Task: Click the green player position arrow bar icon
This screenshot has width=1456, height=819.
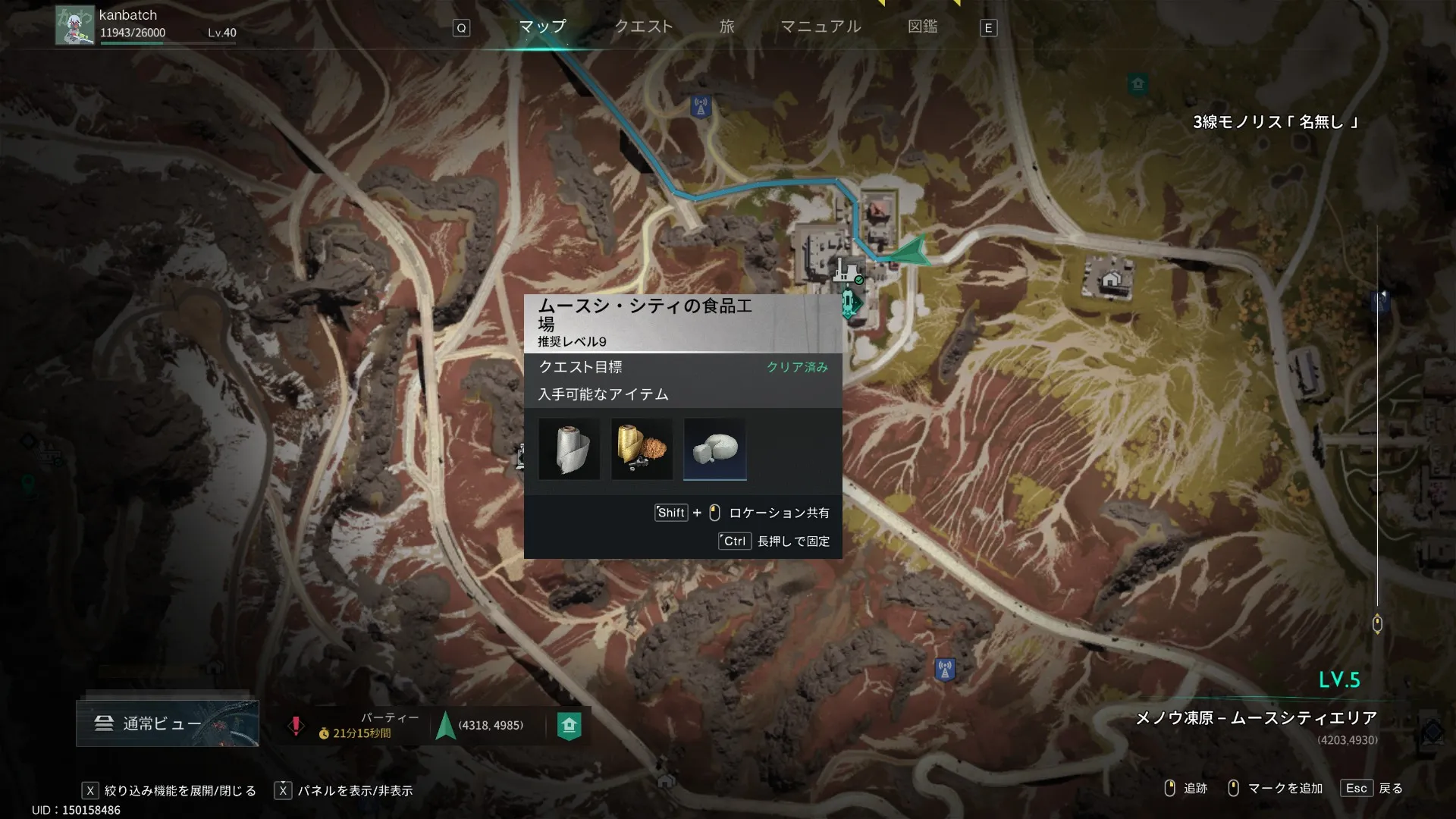Action: pos(446,726)
